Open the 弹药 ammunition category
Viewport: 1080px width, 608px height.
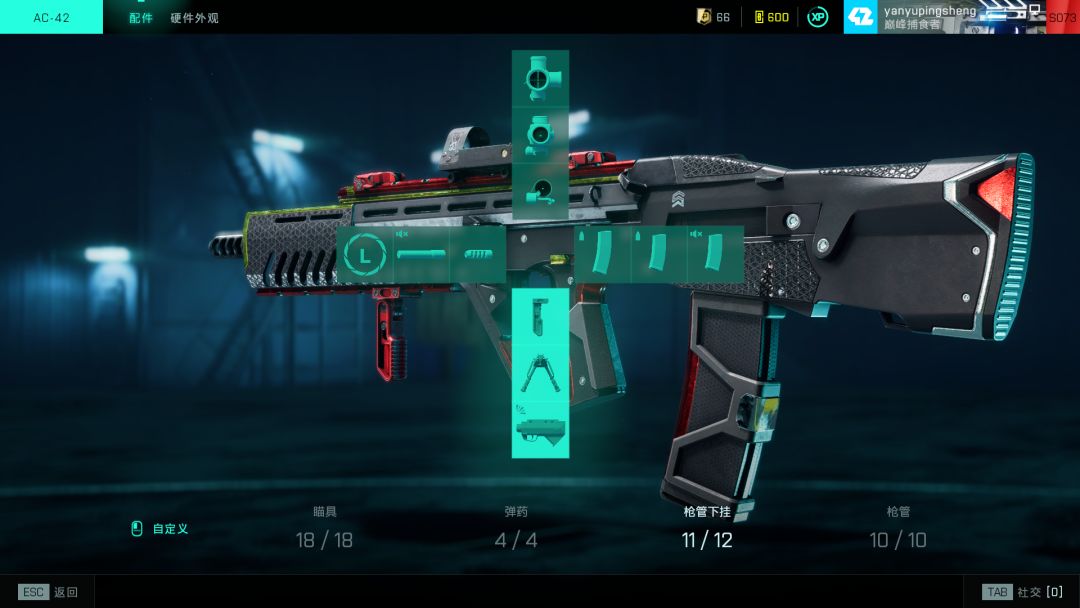click(516, 528)
